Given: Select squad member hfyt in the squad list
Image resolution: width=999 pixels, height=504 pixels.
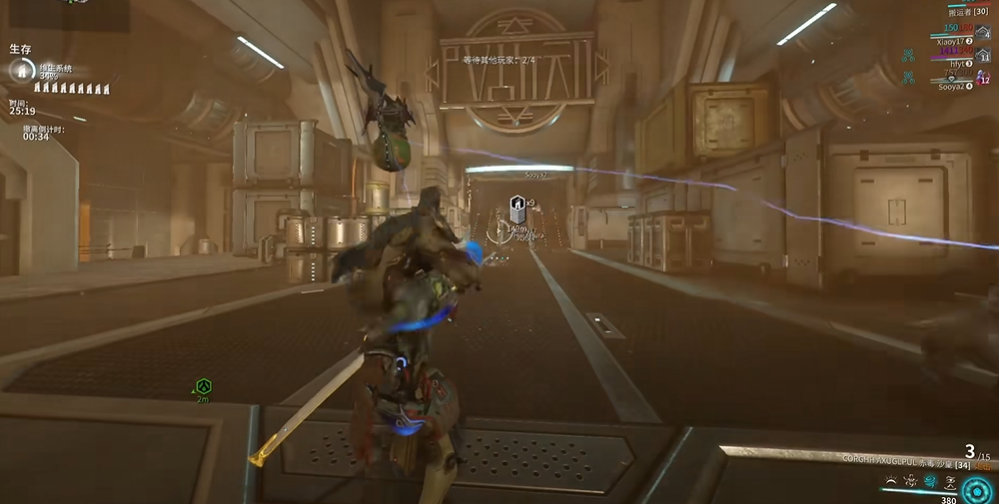Looking at the screenshot, I should pos(956,63).
